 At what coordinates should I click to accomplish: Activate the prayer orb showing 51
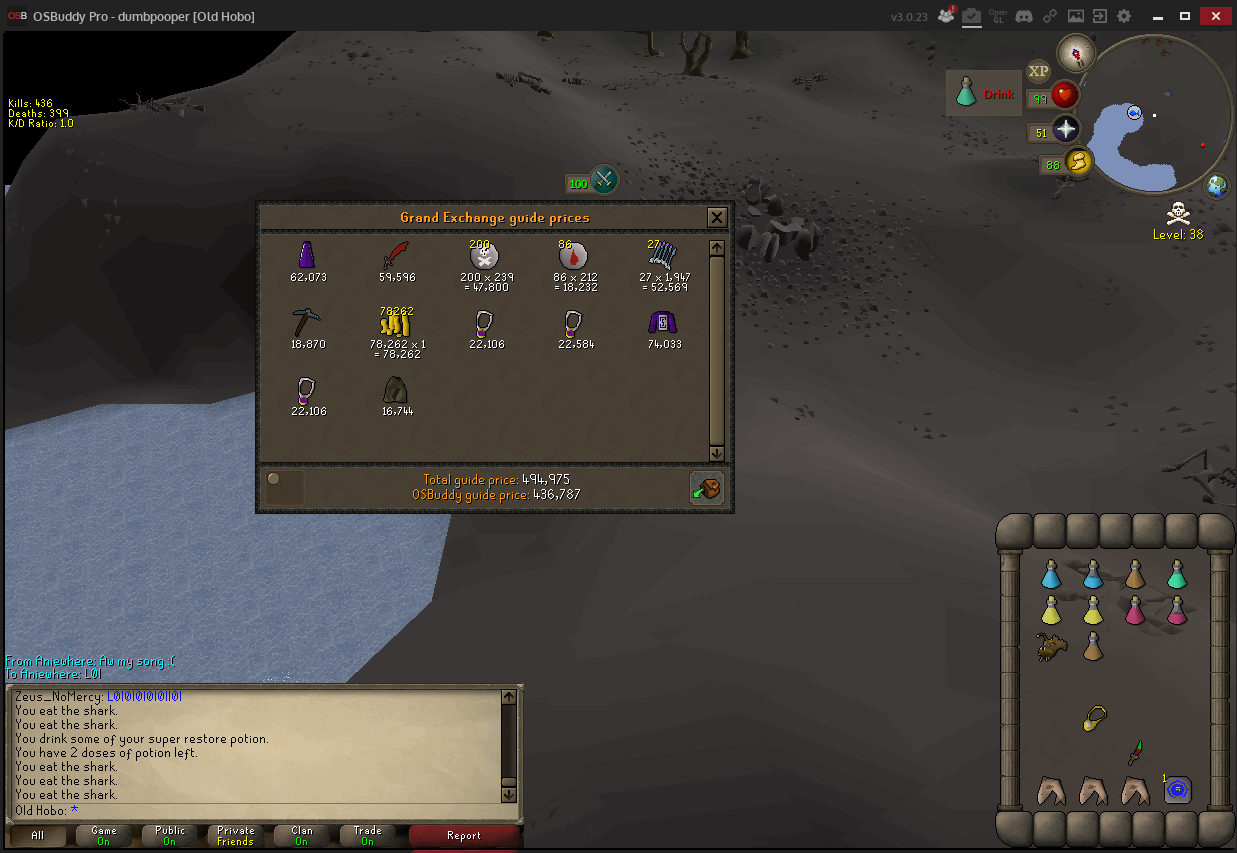click(x=1066, y=130)
